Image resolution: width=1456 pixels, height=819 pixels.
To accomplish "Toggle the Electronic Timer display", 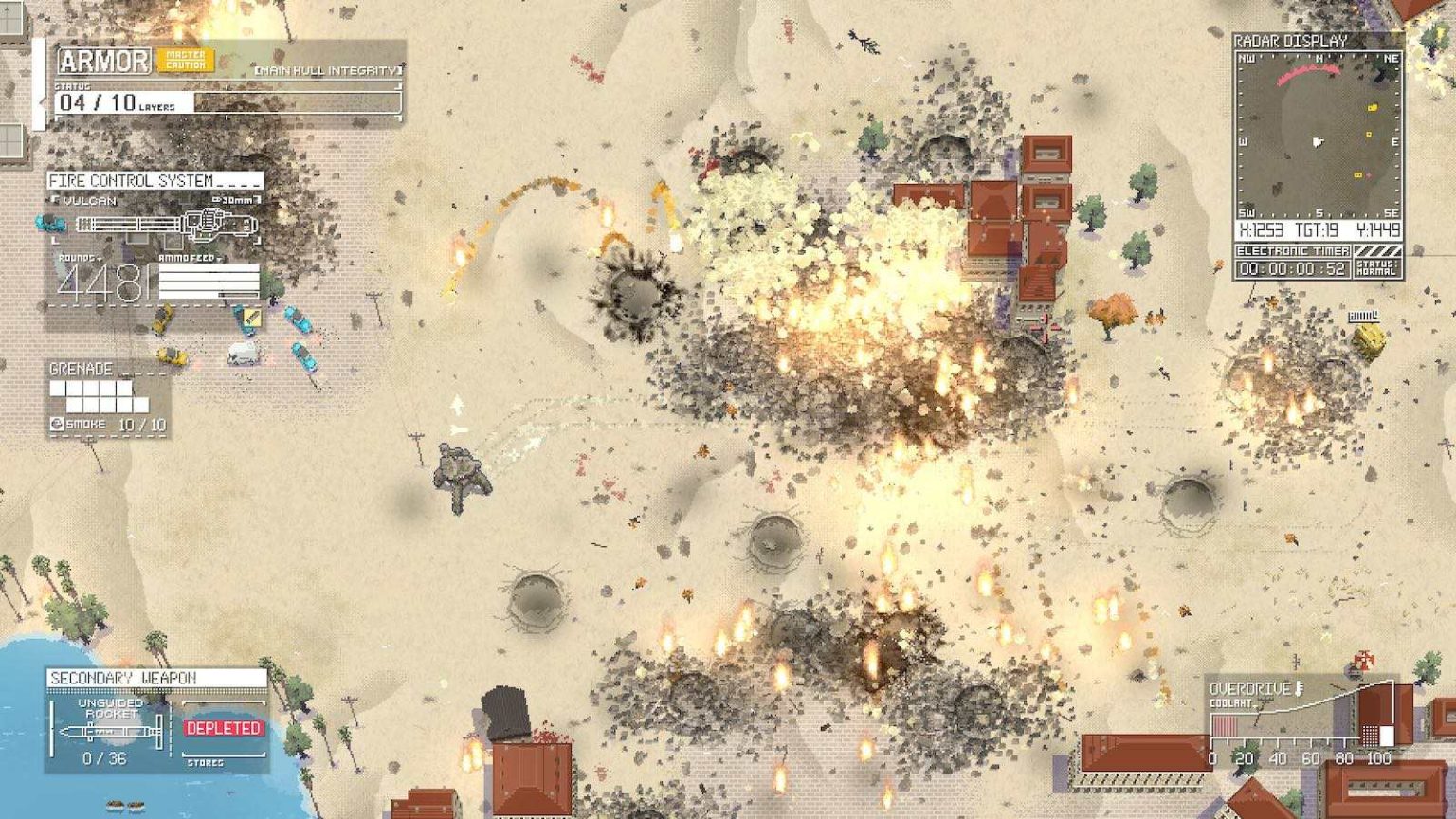I will 1296,251.
